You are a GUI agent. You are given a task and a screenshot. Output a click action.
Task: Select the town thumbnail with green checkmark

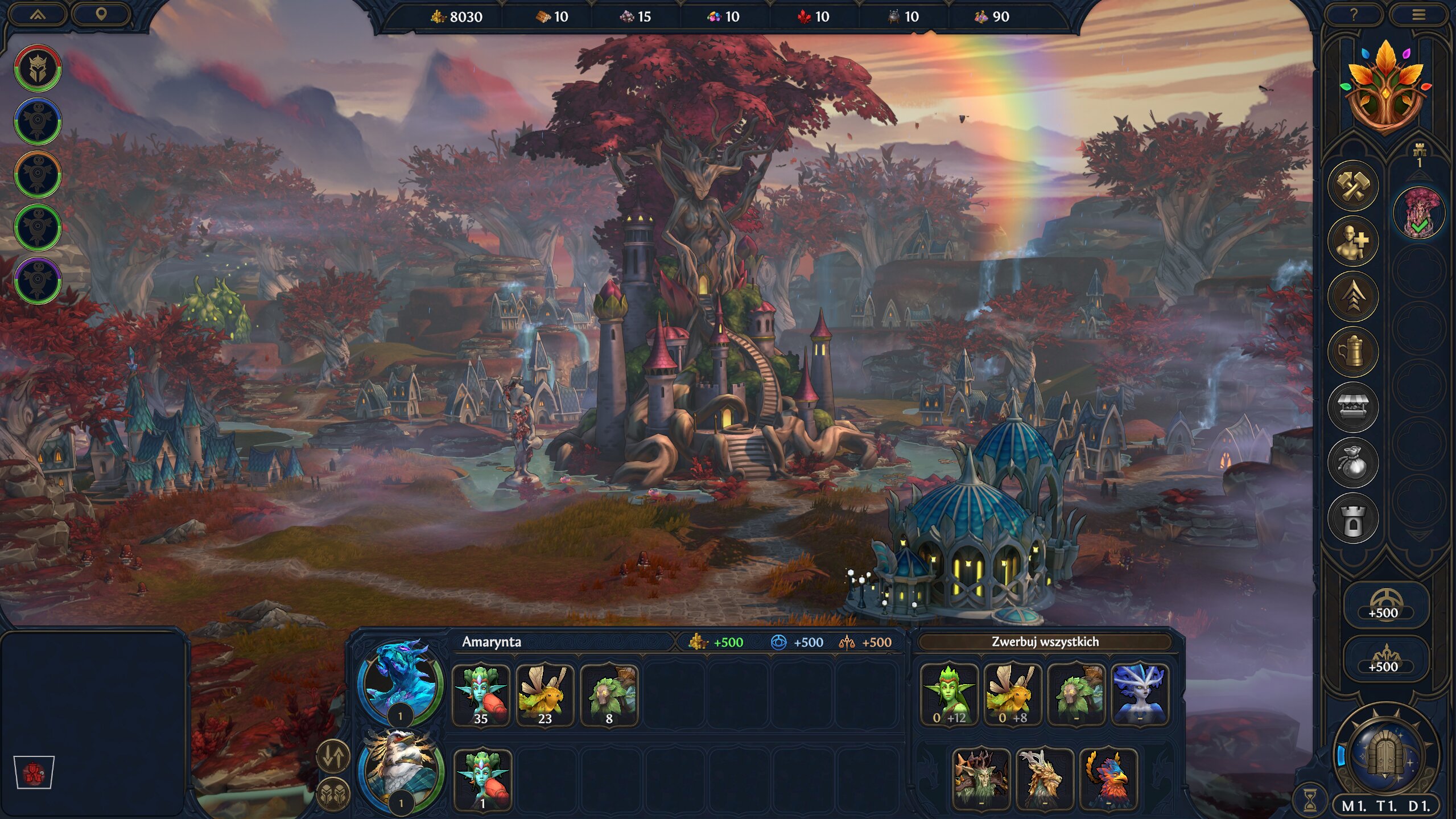coord(1419,213)
